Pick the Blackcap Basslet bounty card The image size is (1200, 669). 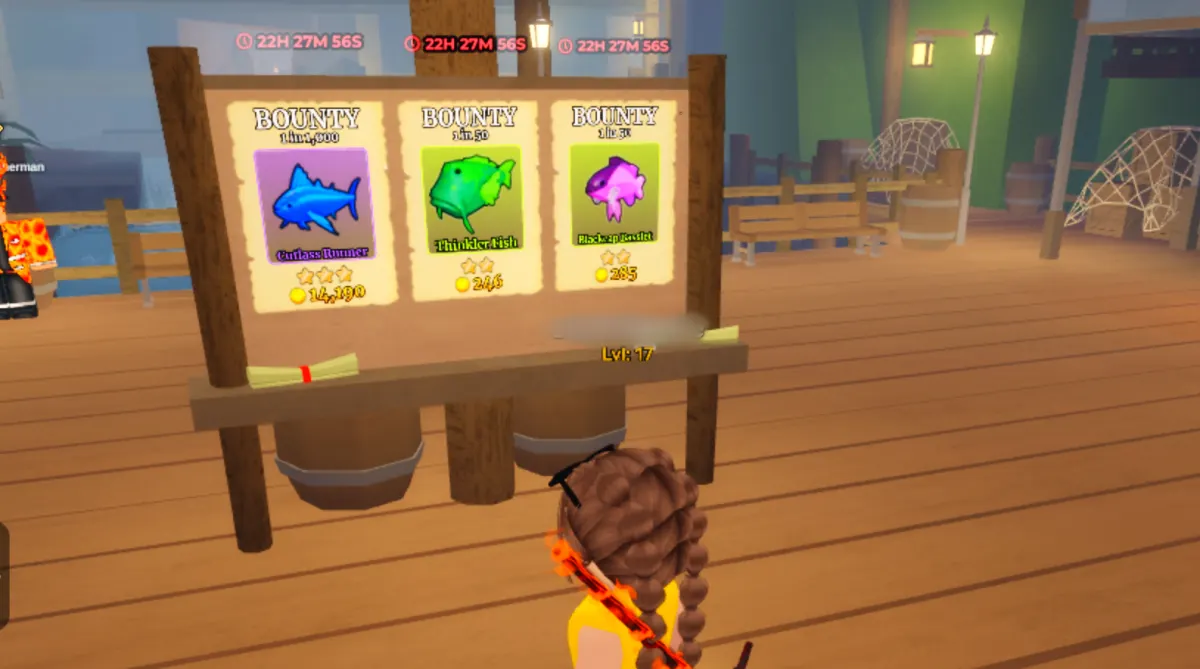point(613,195)
